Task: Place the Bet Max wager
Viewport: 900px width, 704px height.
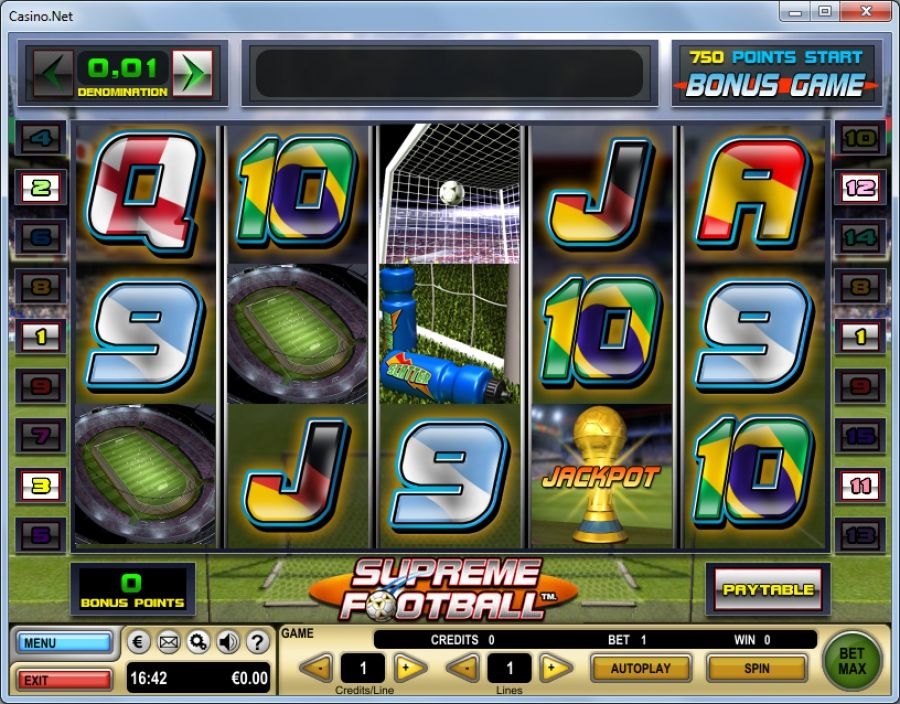Action: [x=852, y=661]
